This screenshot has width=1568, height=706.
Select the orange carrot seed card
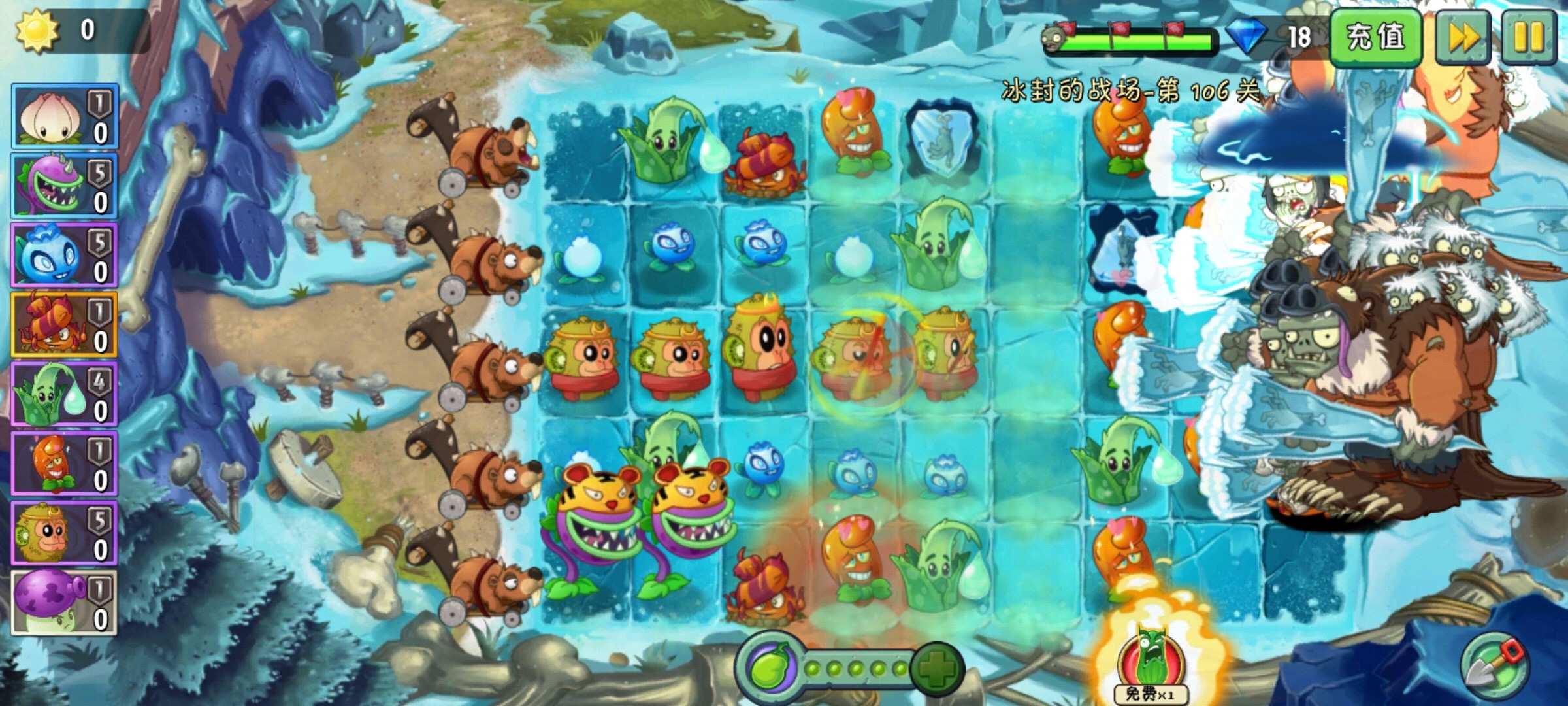63,464
